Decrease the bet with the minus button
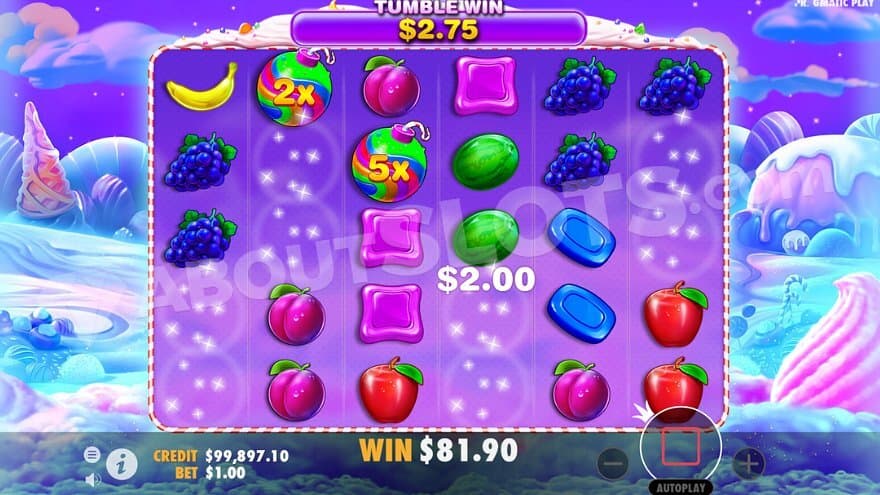880x495 pixels. coord(613,462)
